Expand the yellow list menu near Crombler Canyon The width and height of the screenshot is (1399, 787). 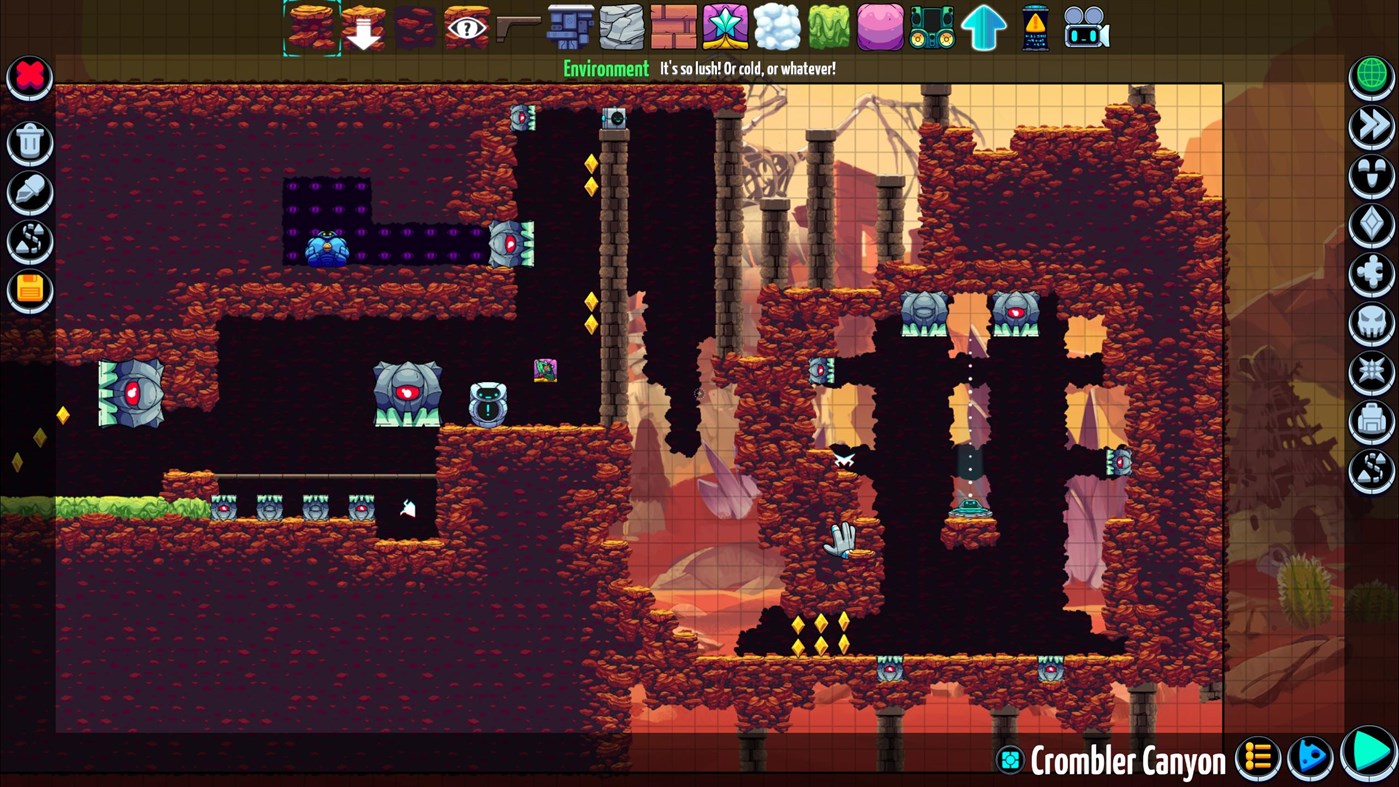coord(1258,758)
